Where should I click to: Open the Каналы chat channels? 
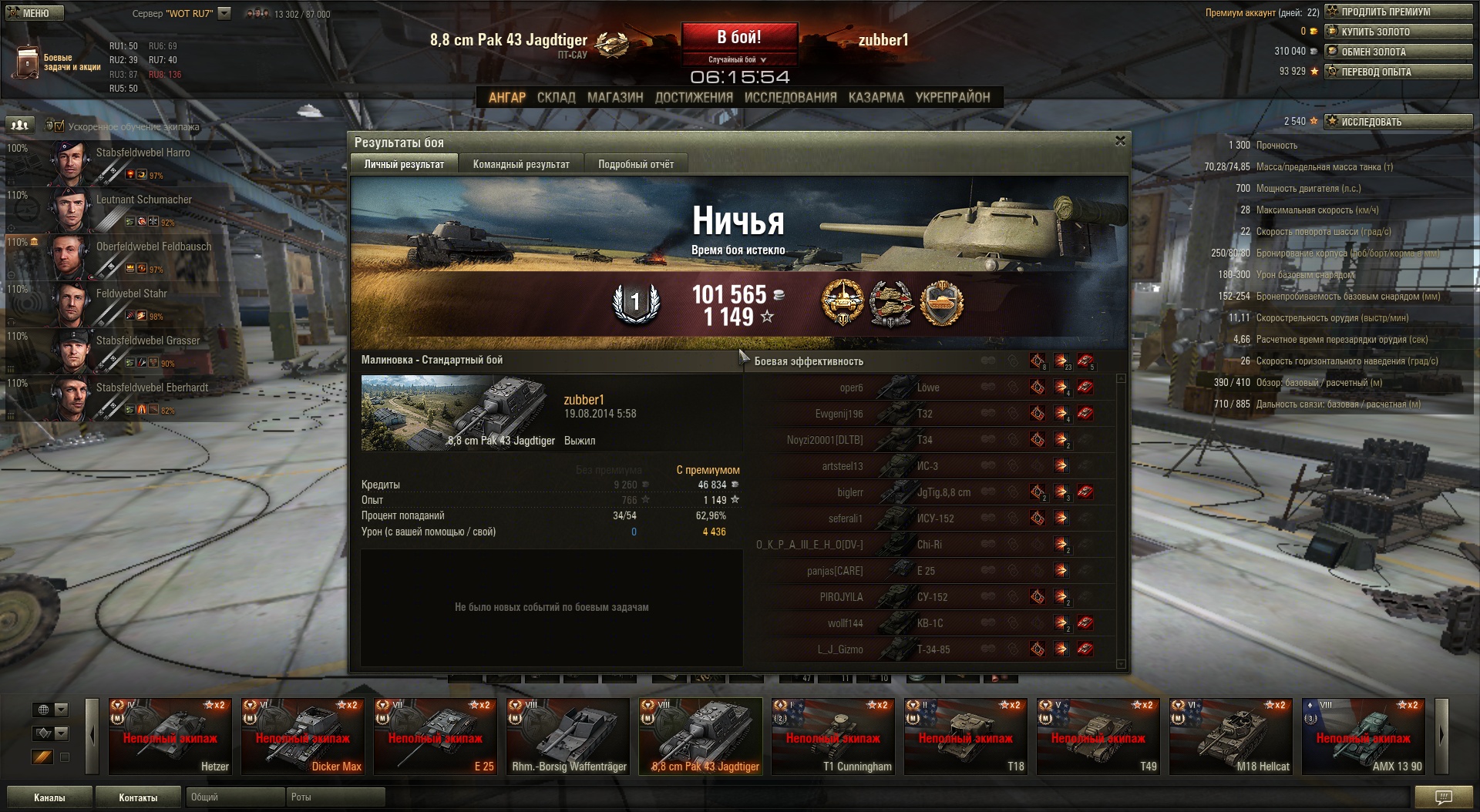(x=49, y=797)
